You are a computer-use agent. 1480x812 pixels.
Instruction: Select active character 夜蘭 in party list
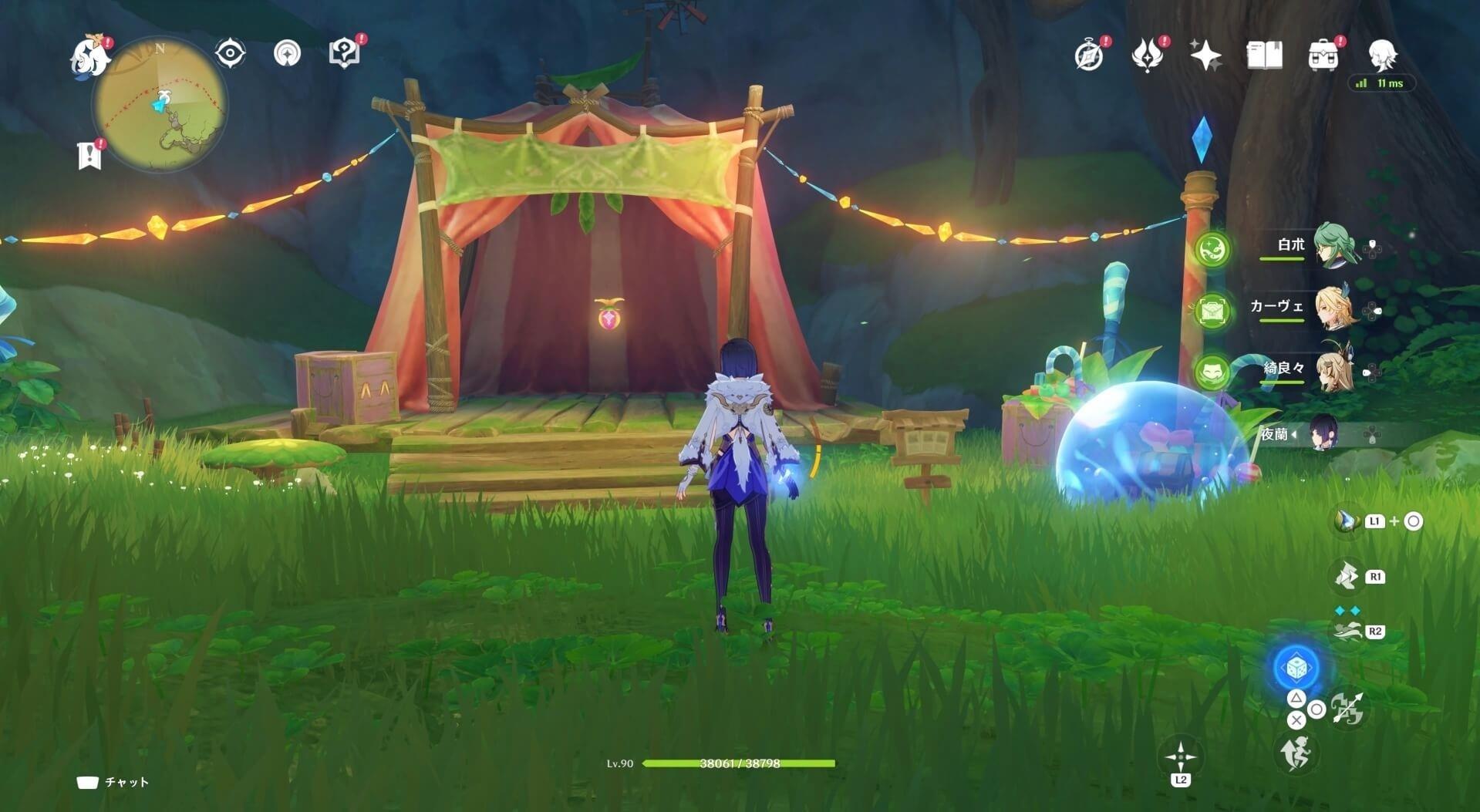click(x=1323, y=434)
